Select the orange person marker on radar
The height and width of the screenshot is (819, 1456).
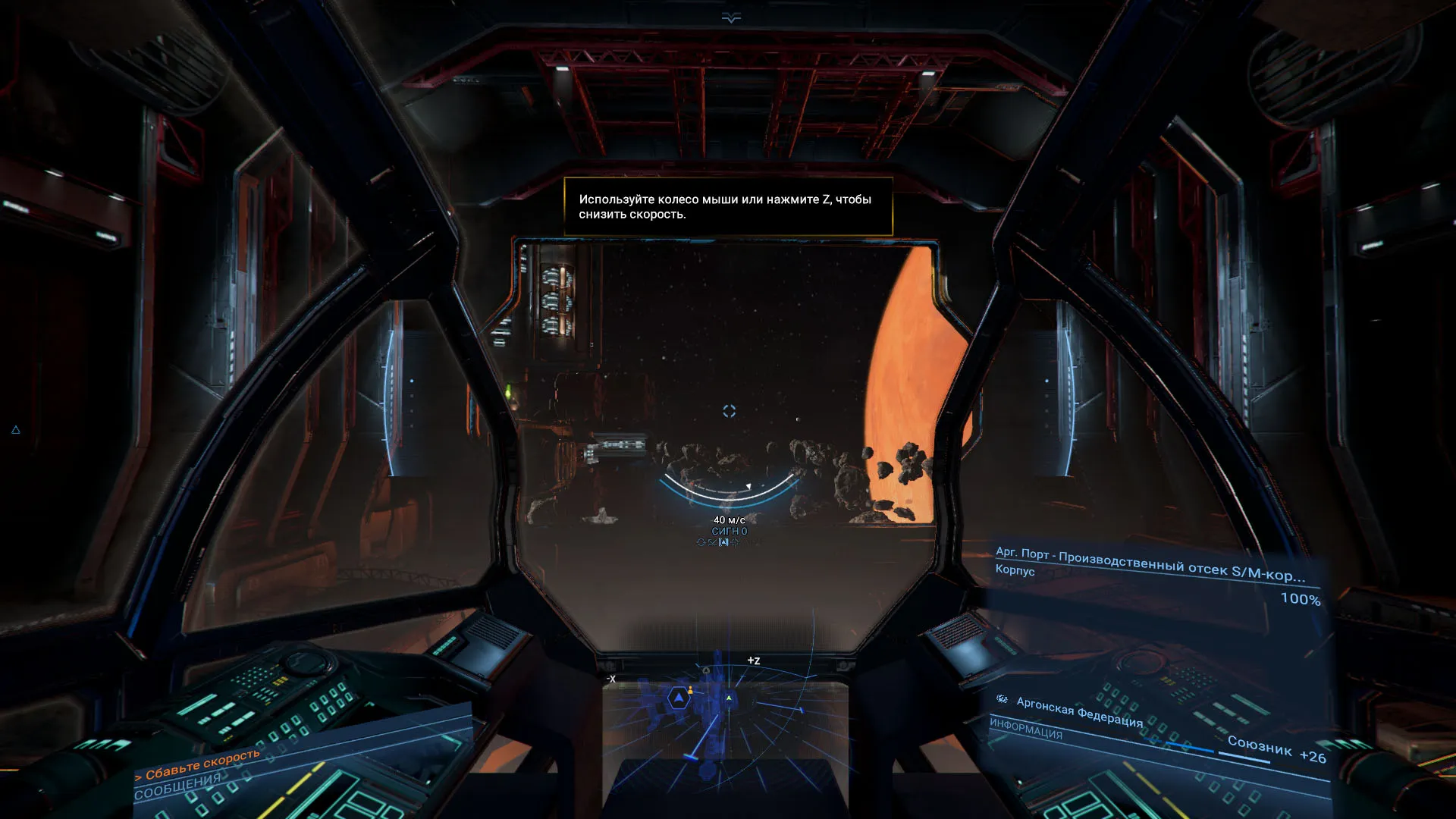pyautogui.click(x=690, y=689)
